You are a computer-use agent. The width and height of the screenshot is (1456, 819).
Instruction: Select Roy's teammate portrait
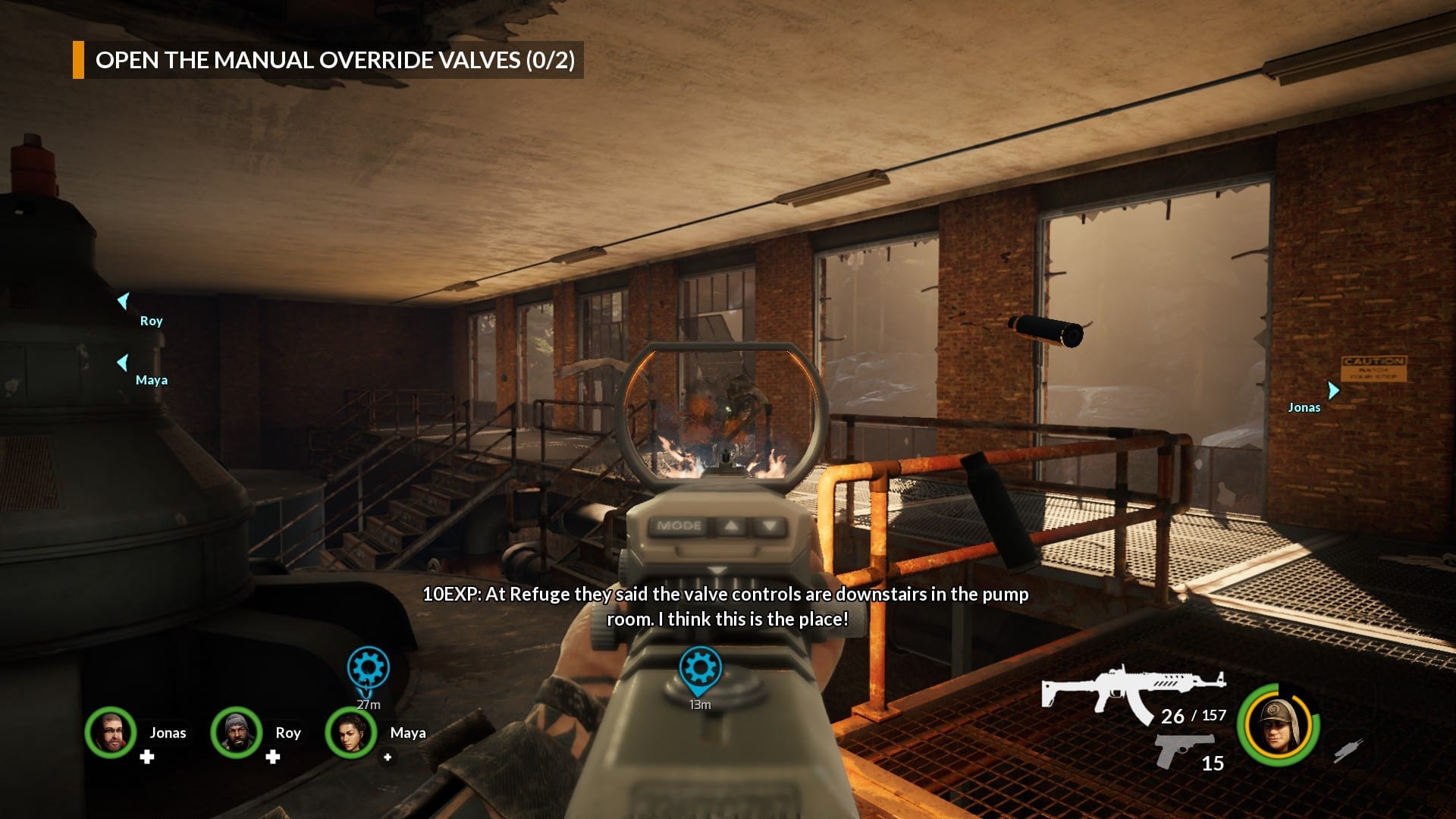click(x=237, y=733)
